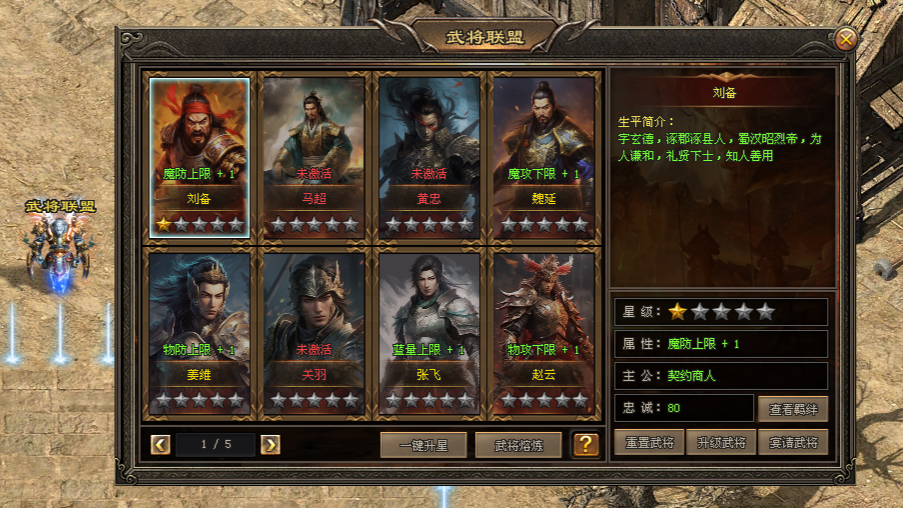Click the 一键升星 button
This screenshot has height=508, width=903.
pos(423,445)
